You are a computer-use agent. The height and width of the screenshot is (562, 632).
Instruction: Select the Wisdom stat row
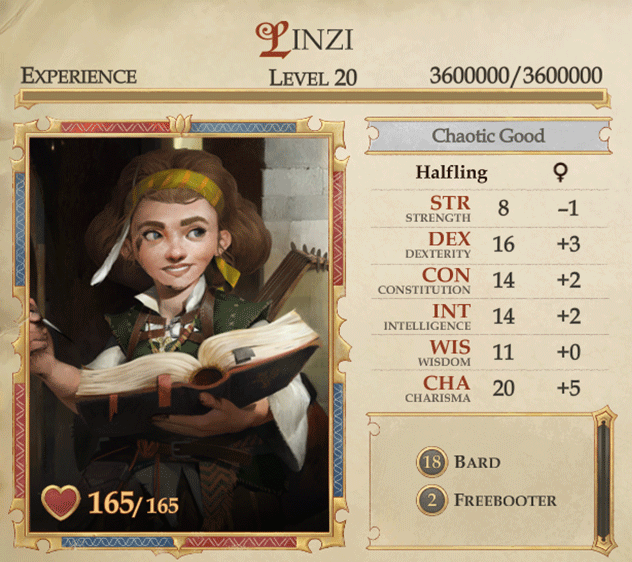[x=487, y=353]
